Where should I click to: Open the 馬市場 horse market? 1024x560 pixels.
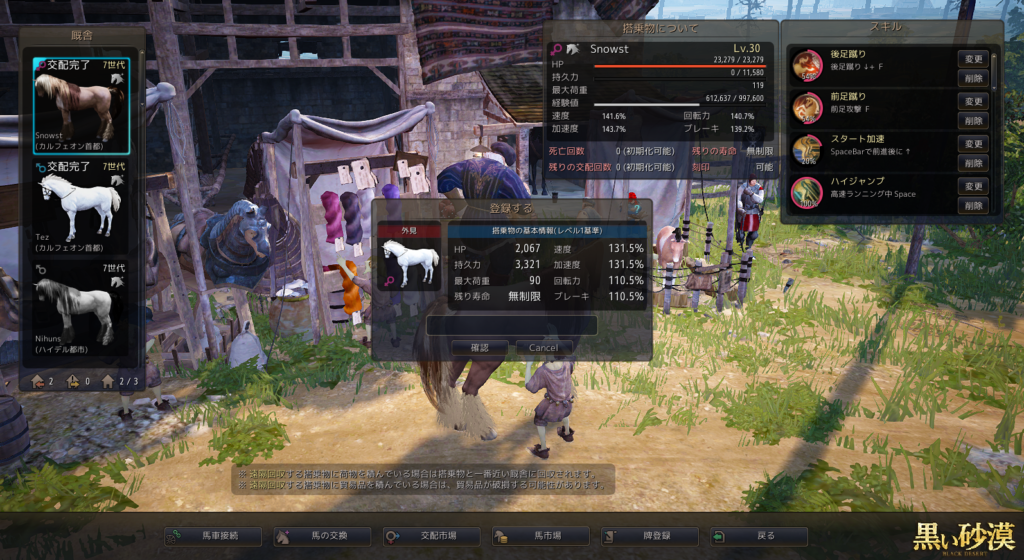coord(540,536)
